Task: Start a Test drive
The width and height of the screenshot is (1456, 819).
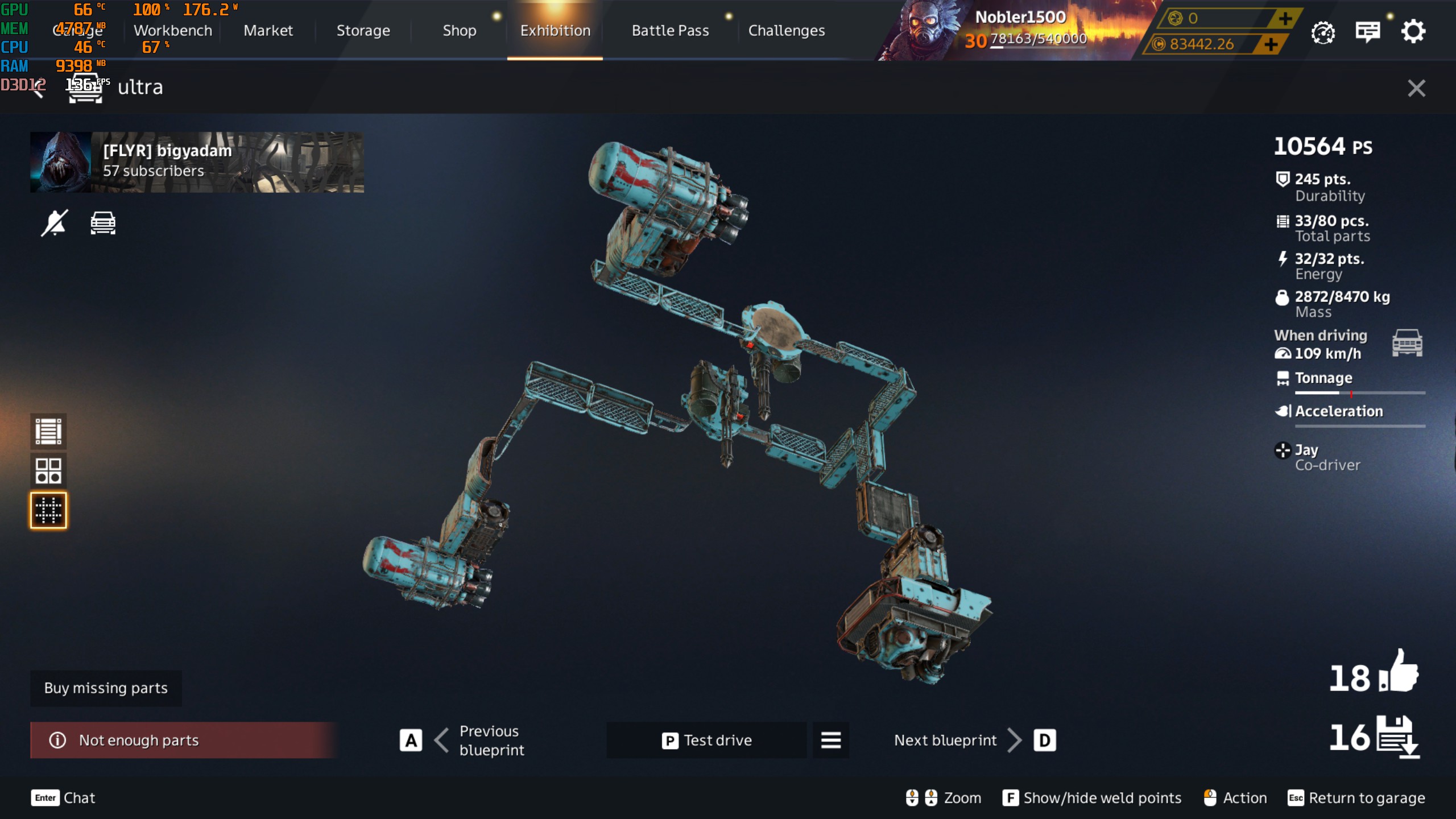Action: (706, 740)
